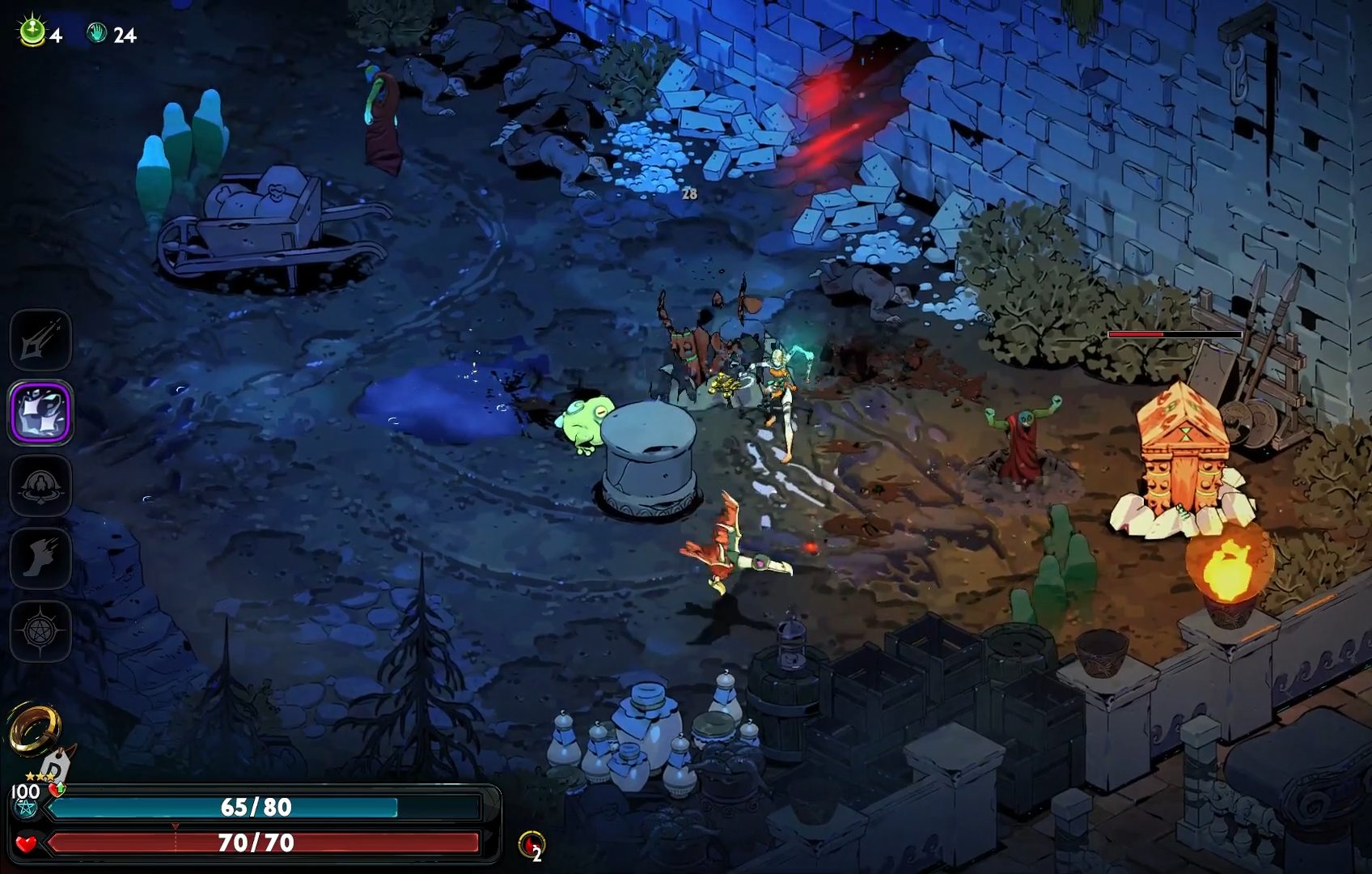Screen dimensions: 1372x874
Task: Open the Cast boon slot
Action: click(40, 486)
